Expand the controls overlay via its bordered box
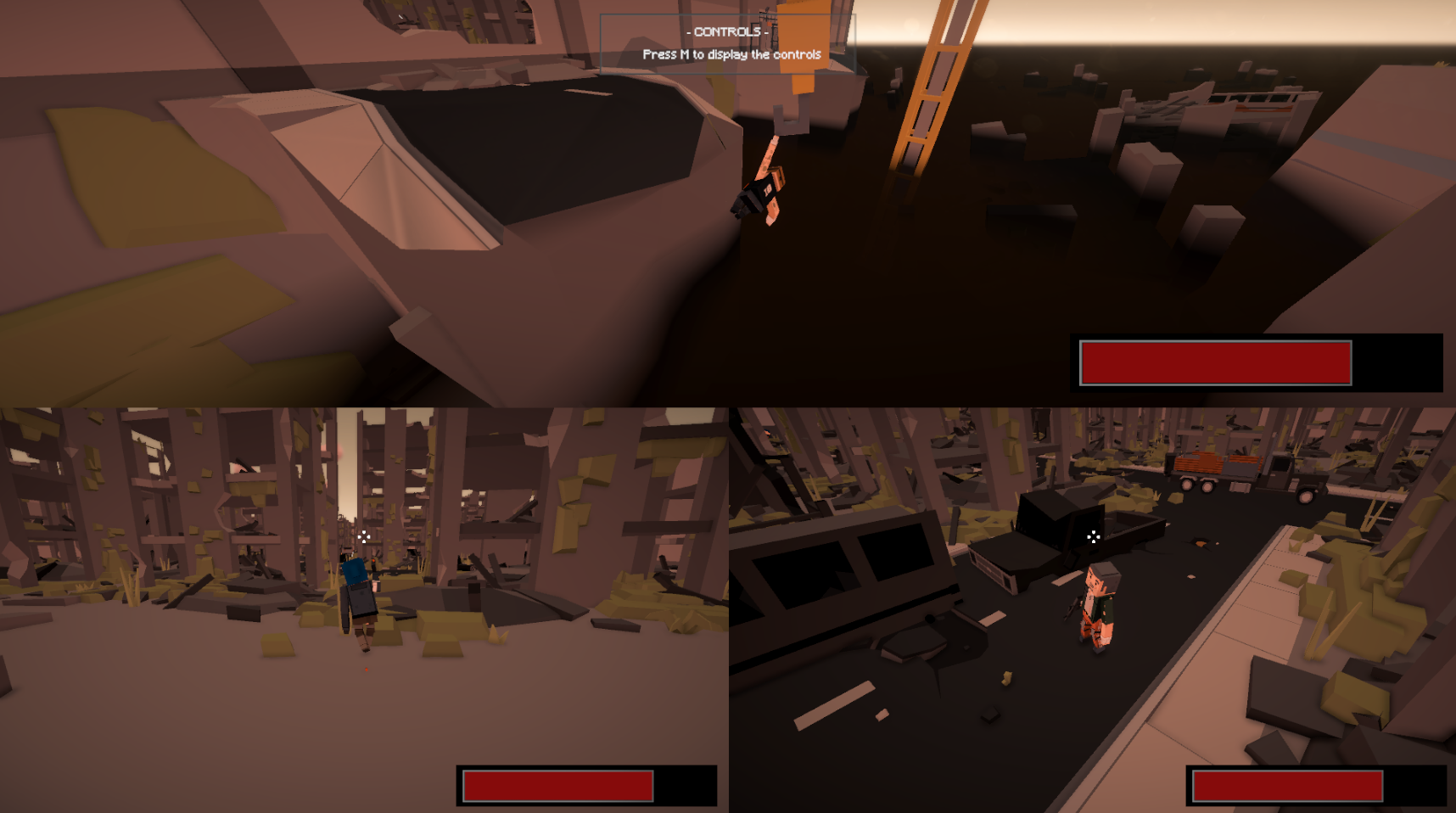Image resolution: width=1456 pixels, height=813 pixels. tap(727, 42)
